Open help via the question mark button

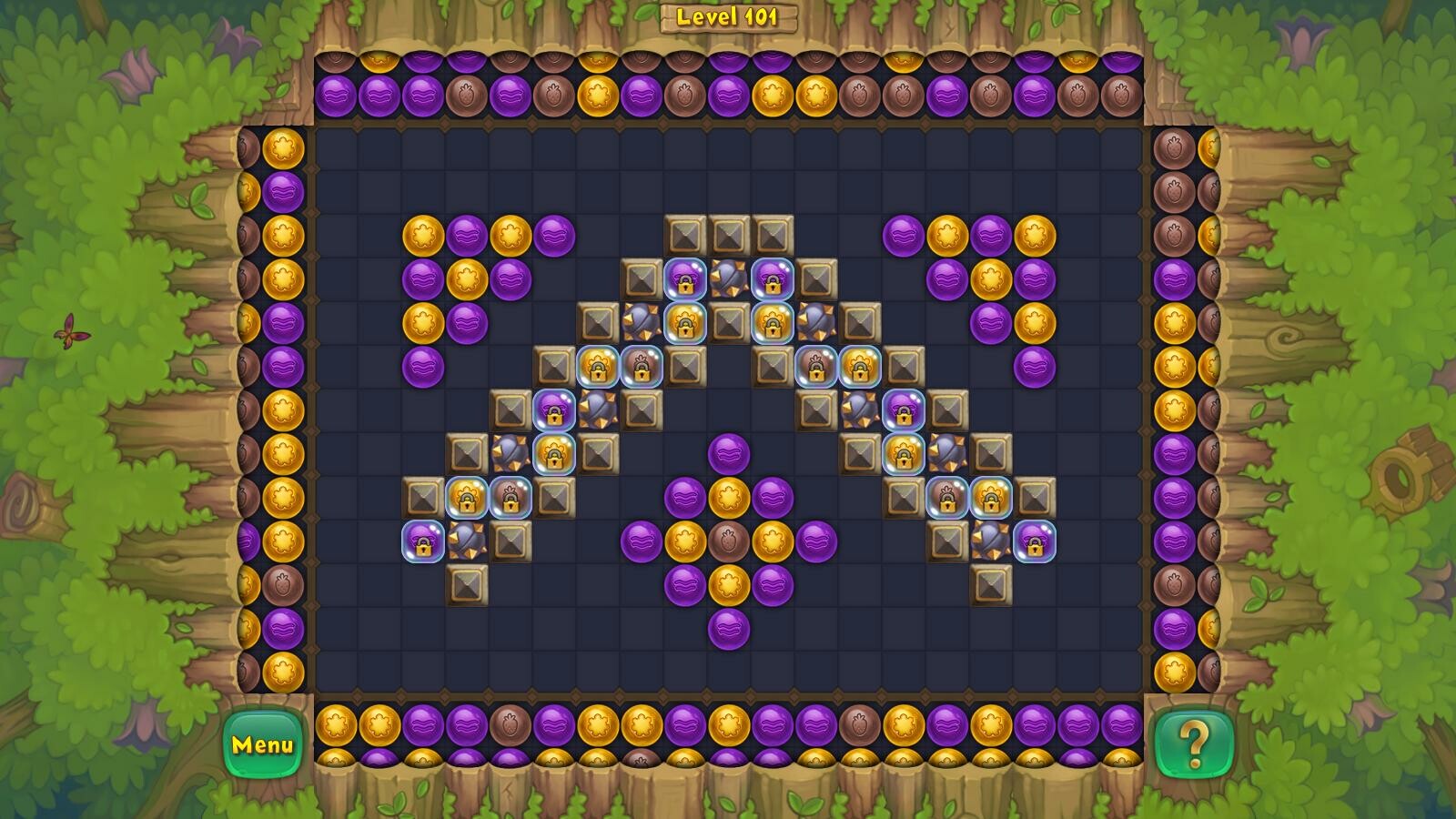[x=1193, y=744]
